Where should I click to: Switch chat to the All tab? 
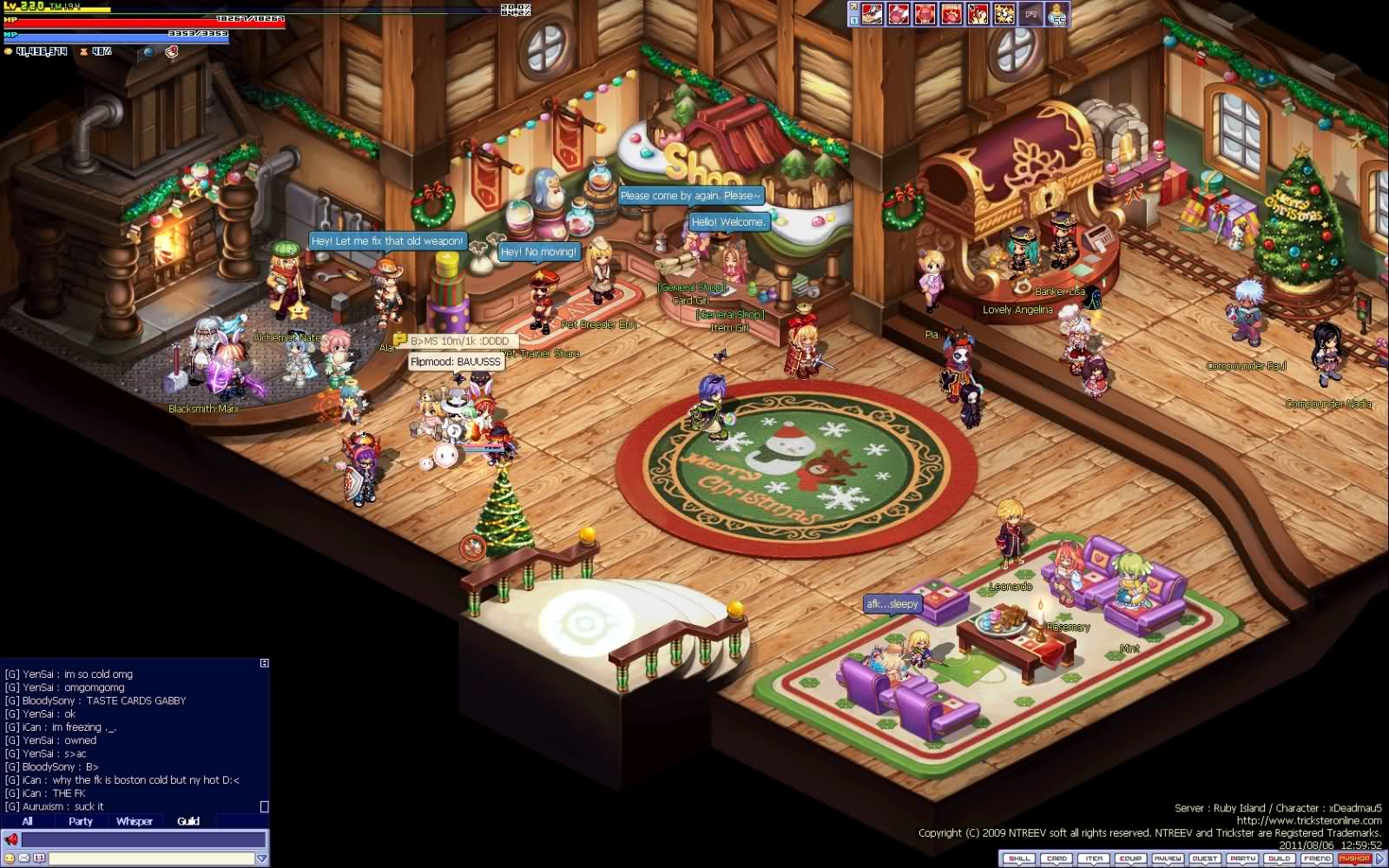click(x=27, y=821)
